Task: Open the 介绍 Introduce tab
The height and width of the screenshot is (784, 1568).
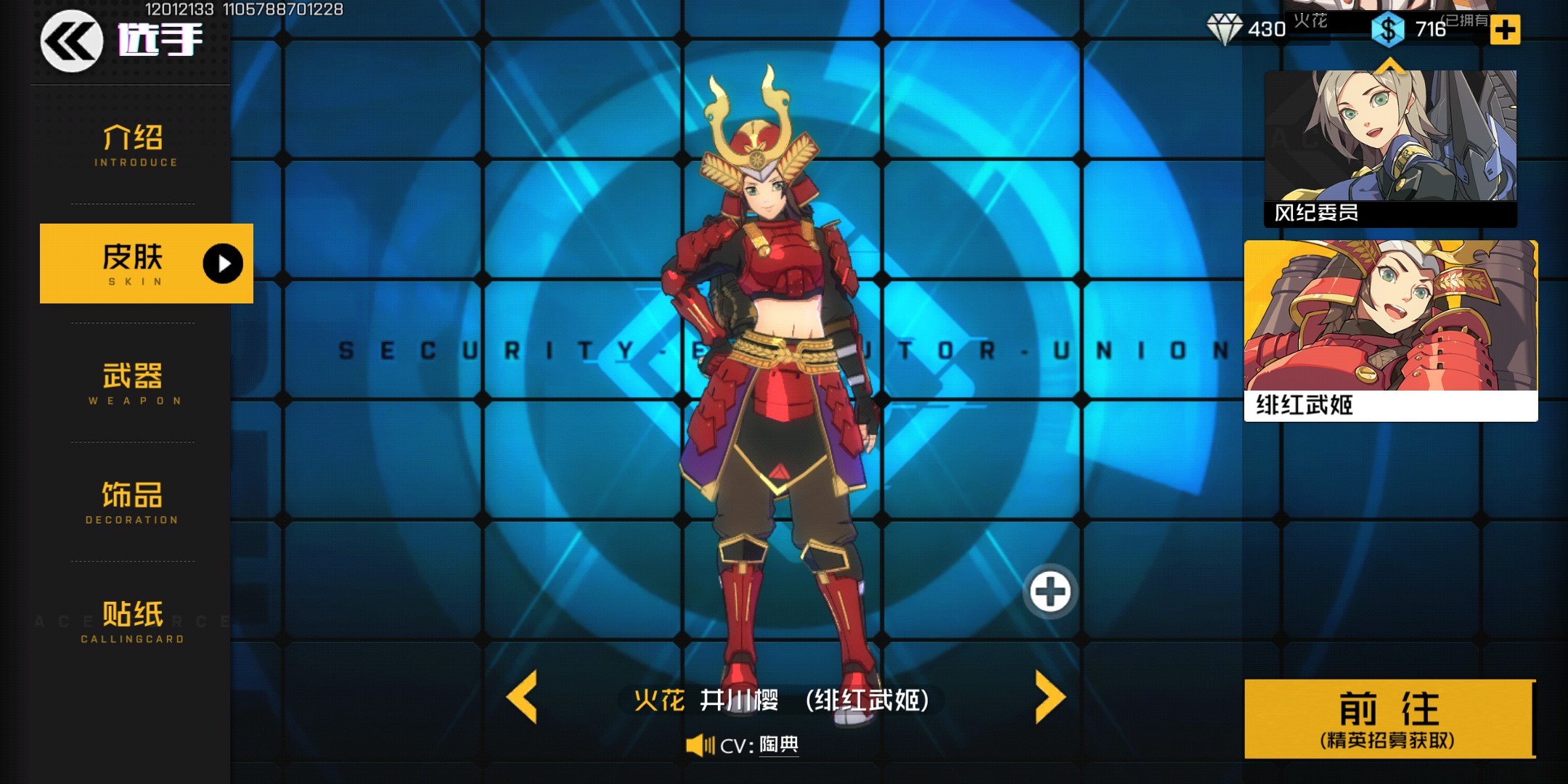Action: coord(134,145)
